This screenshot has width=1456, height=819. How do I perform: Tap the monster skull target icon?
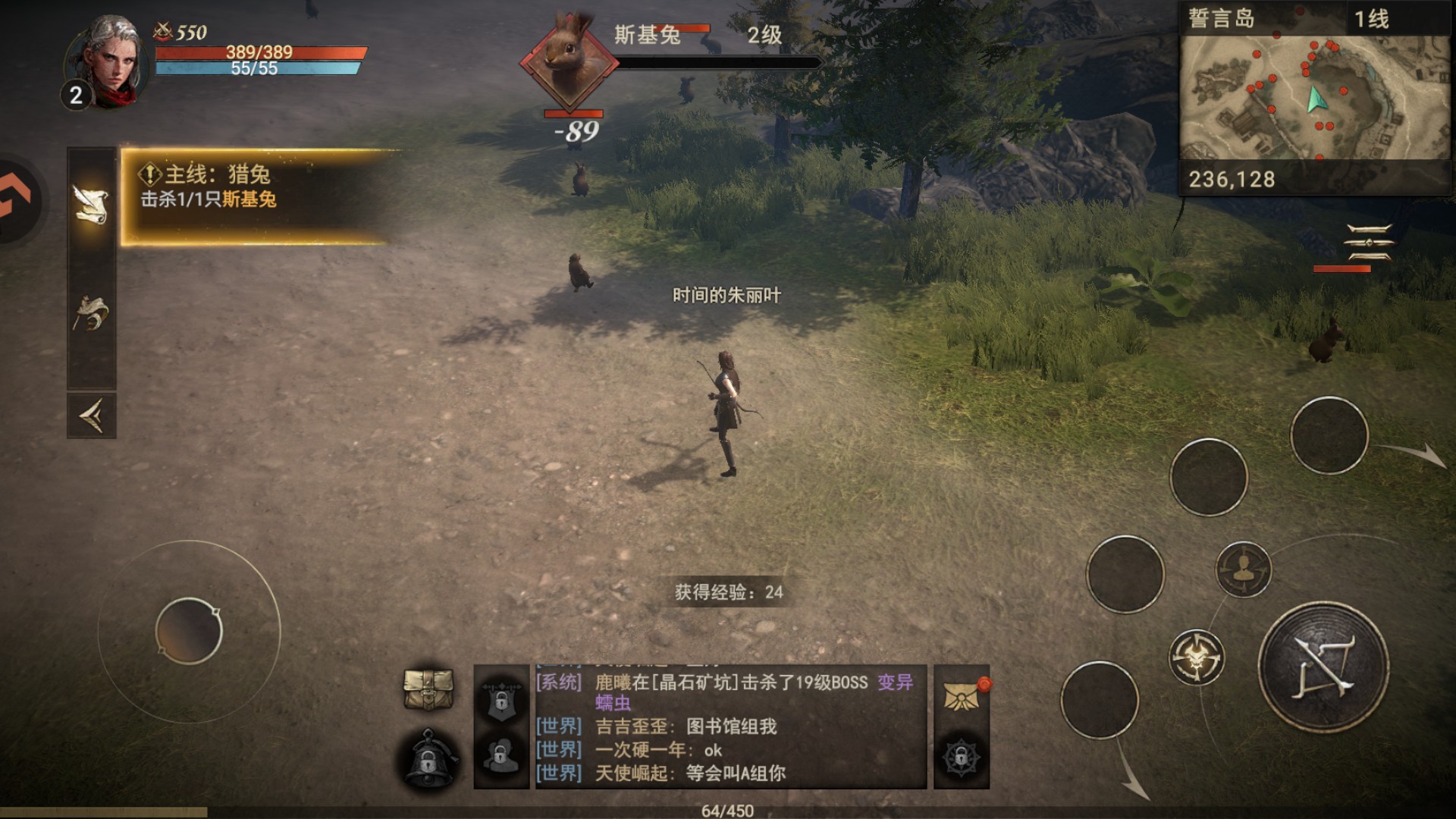click(x=1196, y=657)
